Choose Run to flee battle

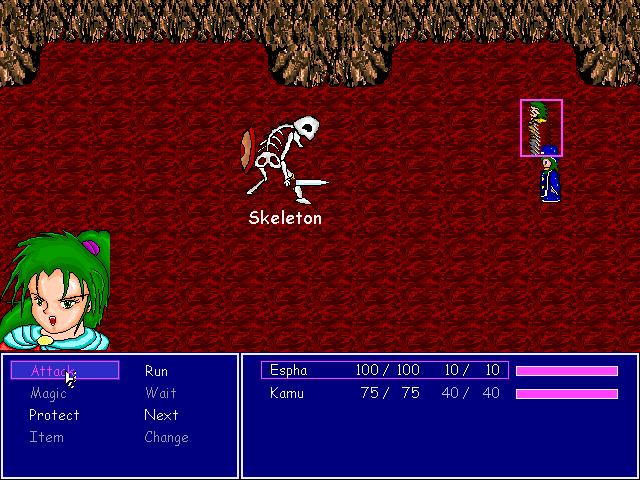click(x=156, y=371)
